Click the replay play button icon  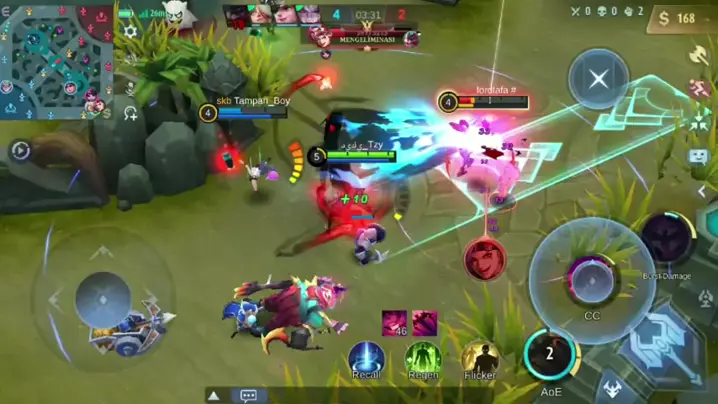[x=19, y=151]
